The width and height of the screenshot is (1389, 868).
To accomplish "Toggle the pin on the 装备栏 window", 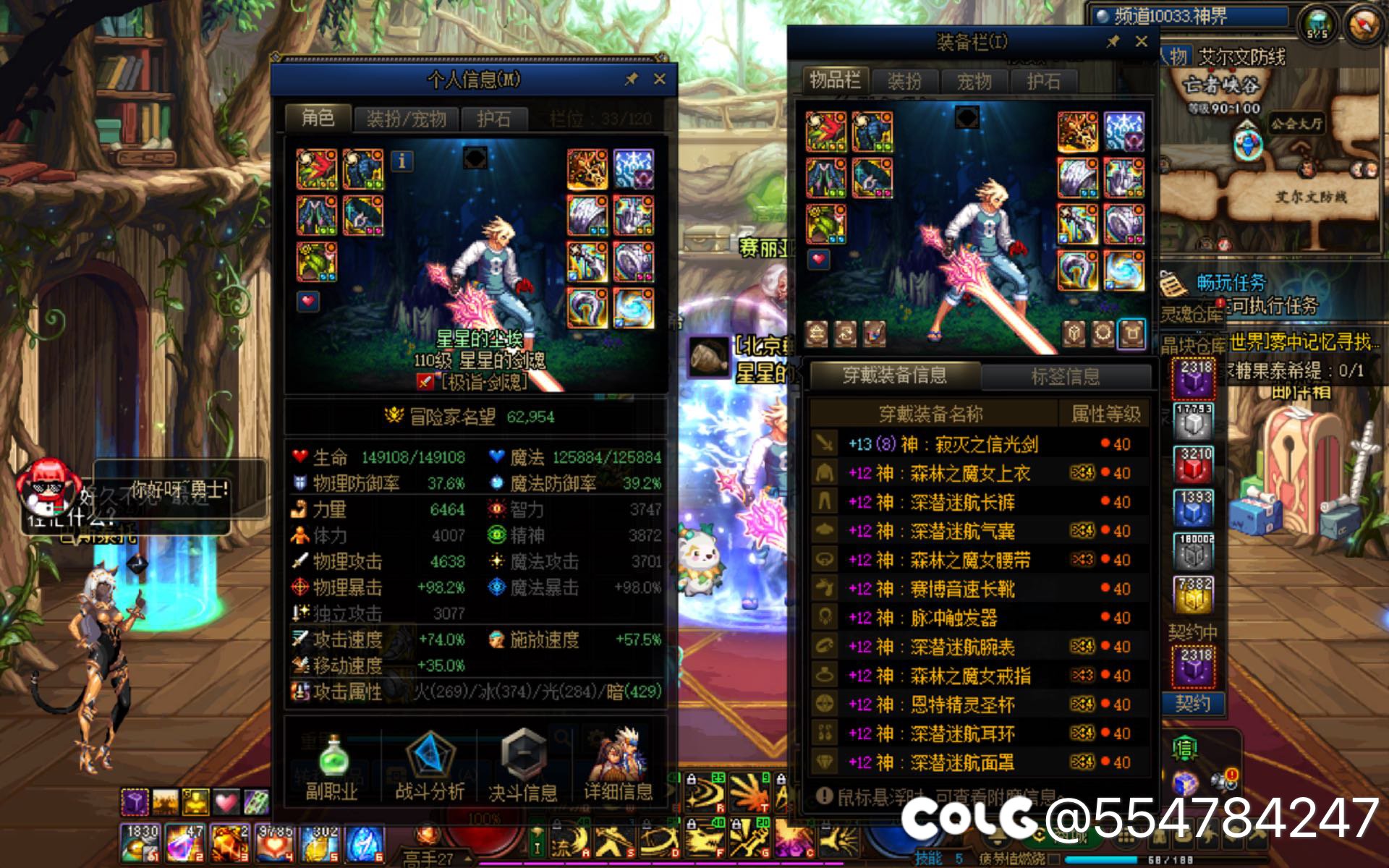I will (1115, 42).
